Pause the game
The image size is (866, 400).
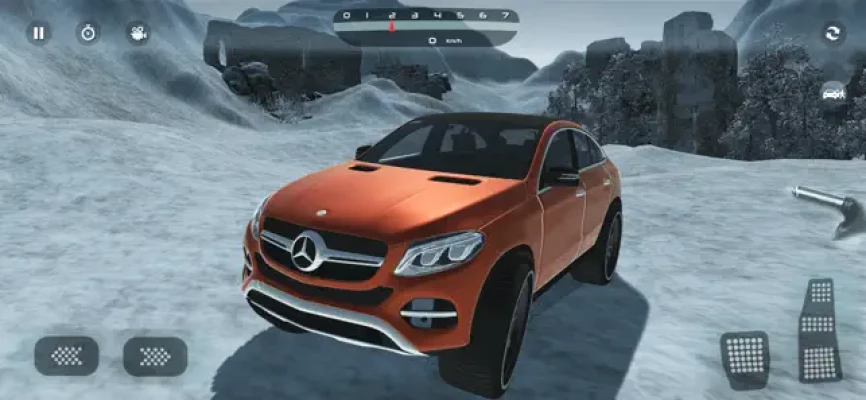tap(38, 33)
